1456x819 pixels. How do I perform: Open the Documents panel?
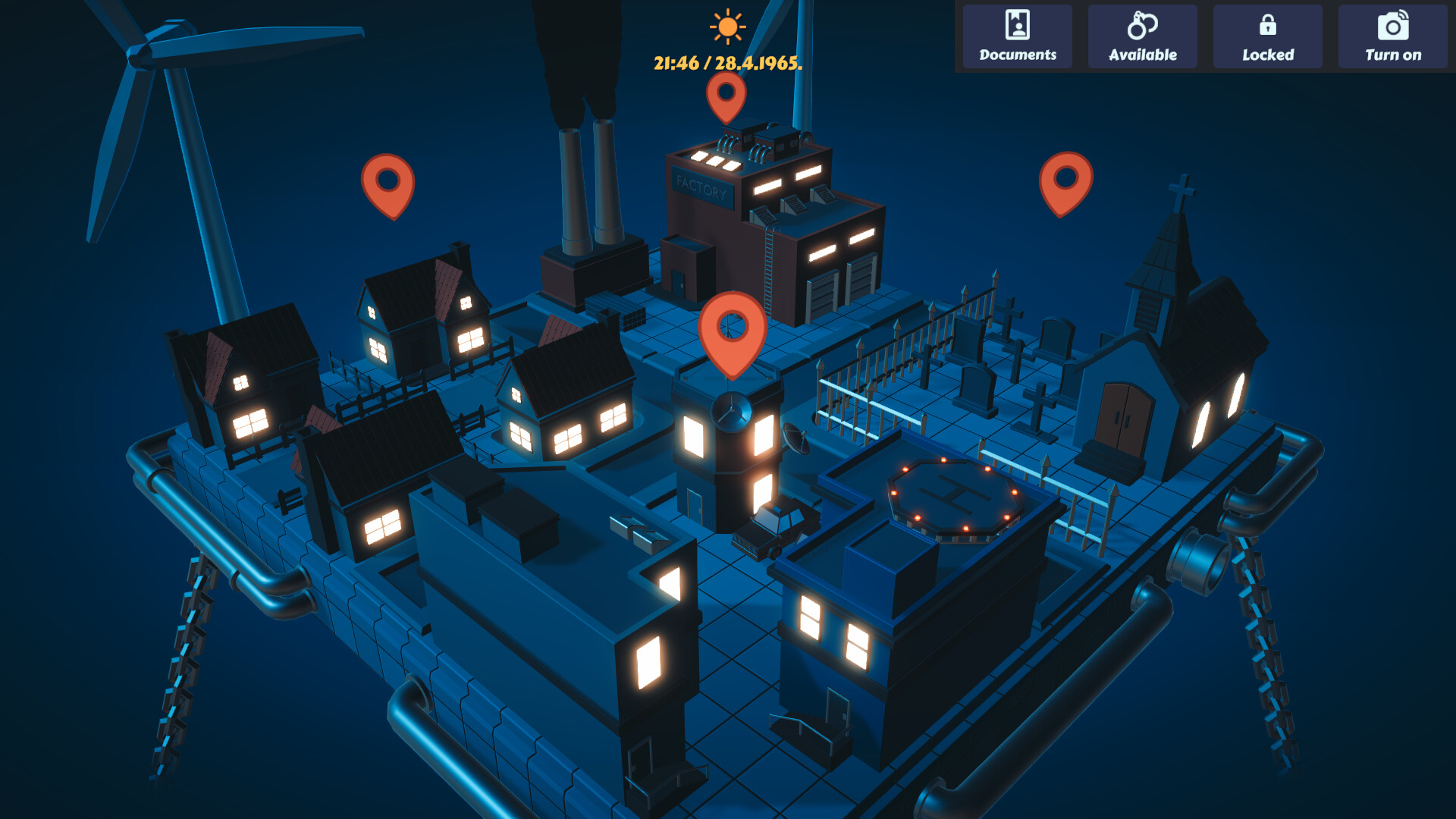click(1016, 36)
